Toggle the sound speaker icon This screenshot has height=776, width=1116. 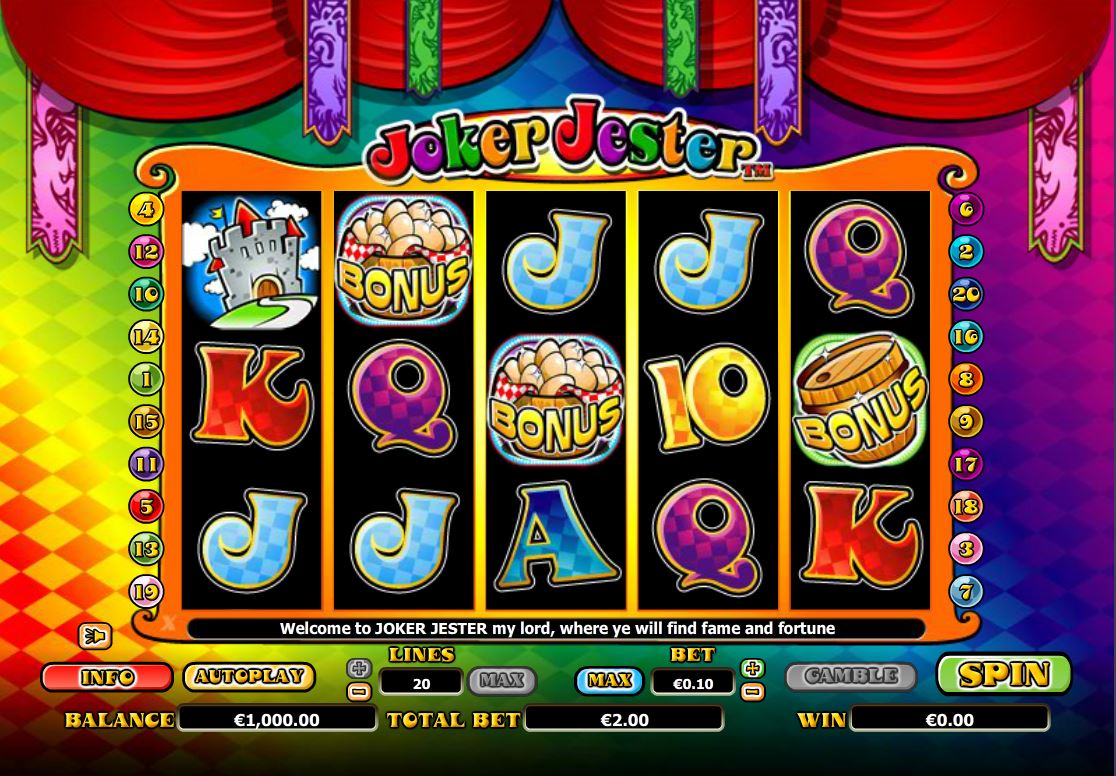[95, 636]
